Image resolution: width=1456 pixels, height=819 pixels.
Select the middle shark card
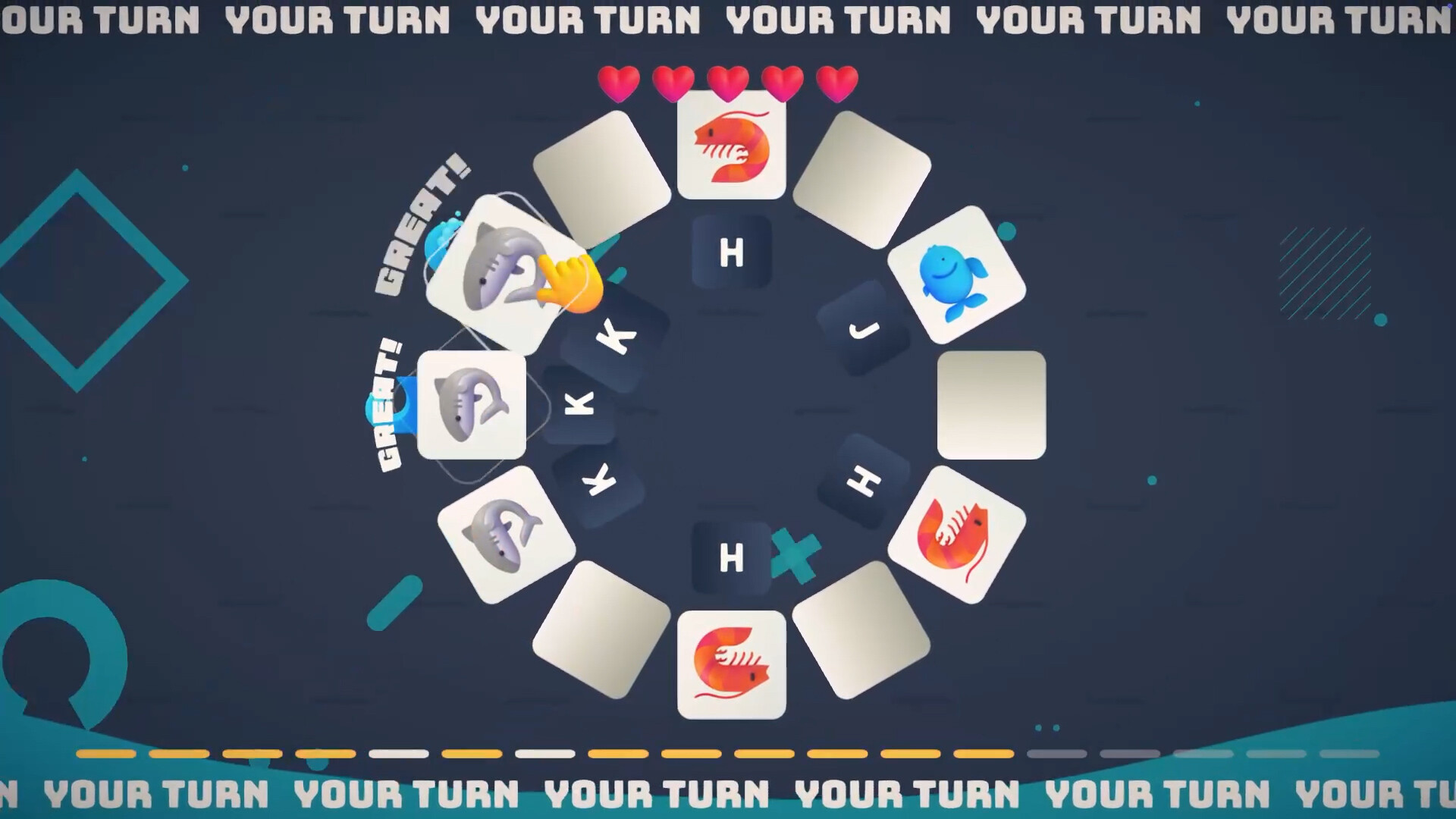point(470,406)
